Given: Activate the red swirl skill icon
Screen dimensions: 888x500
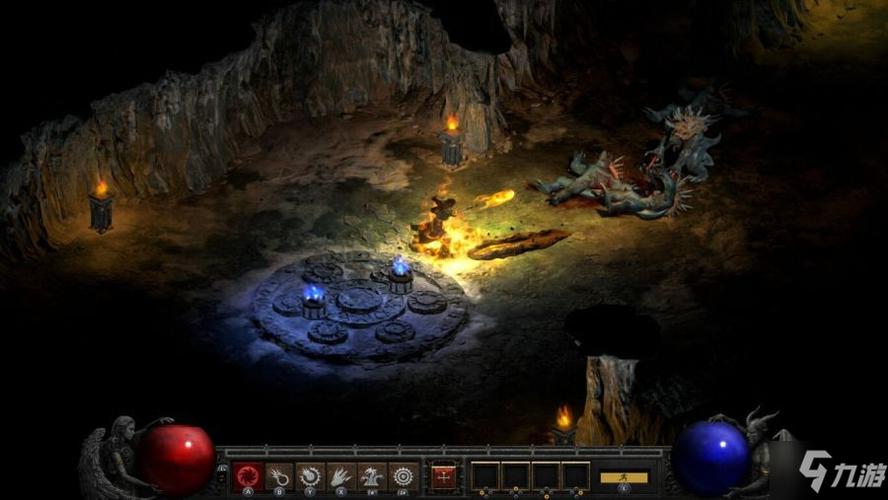Looking at the screenshot, I should (x=247, y=476).
